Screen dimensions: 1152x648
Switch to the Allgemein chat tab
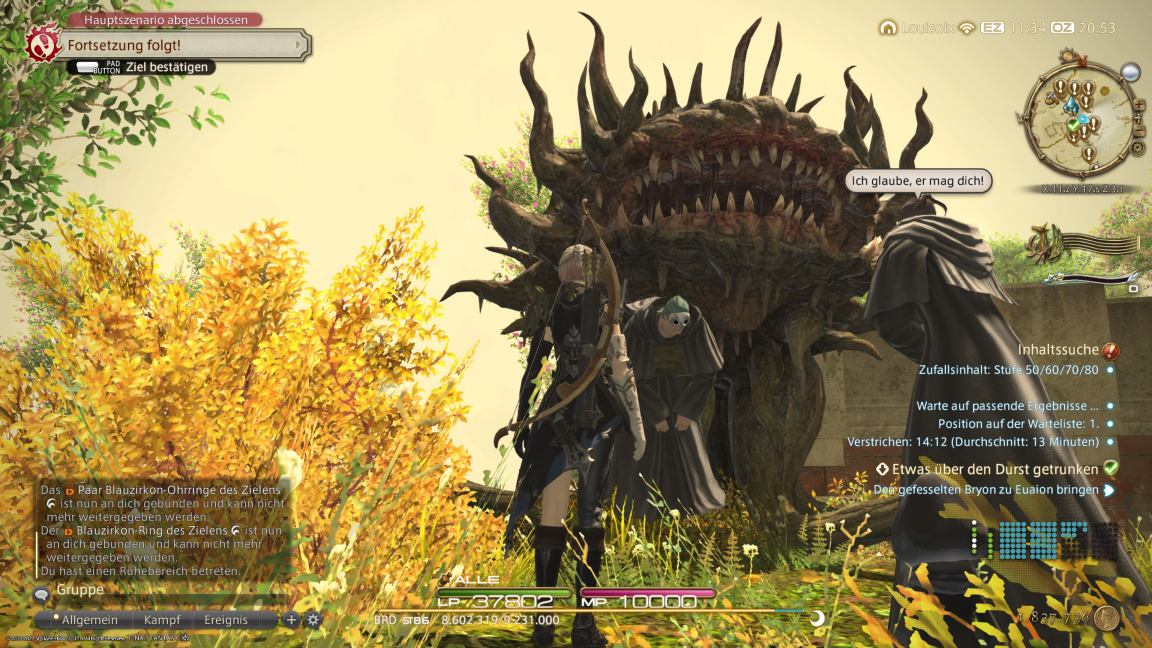[88, 620]
